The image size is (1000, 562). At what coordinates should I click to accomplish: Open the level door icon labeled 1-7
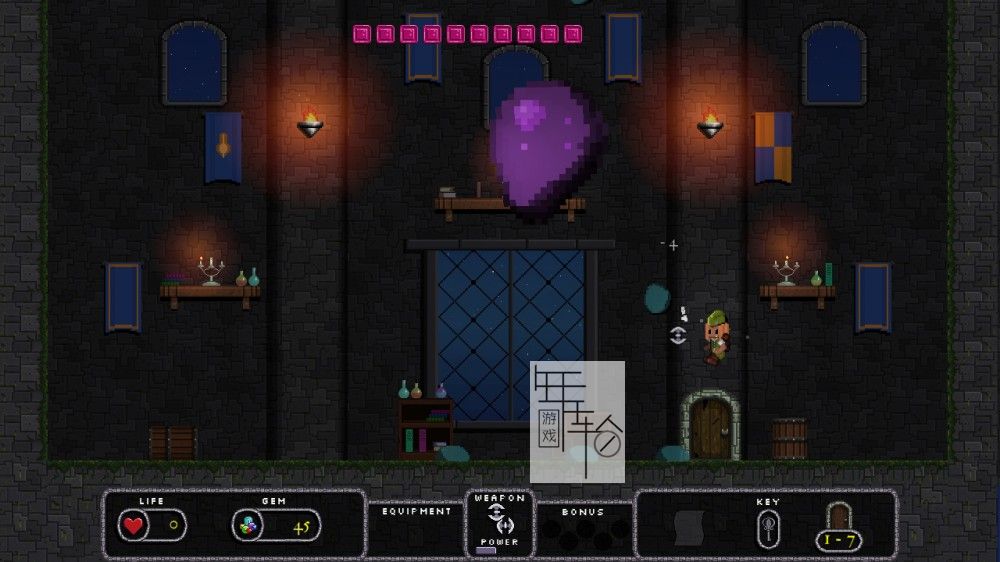click(839, 518)
